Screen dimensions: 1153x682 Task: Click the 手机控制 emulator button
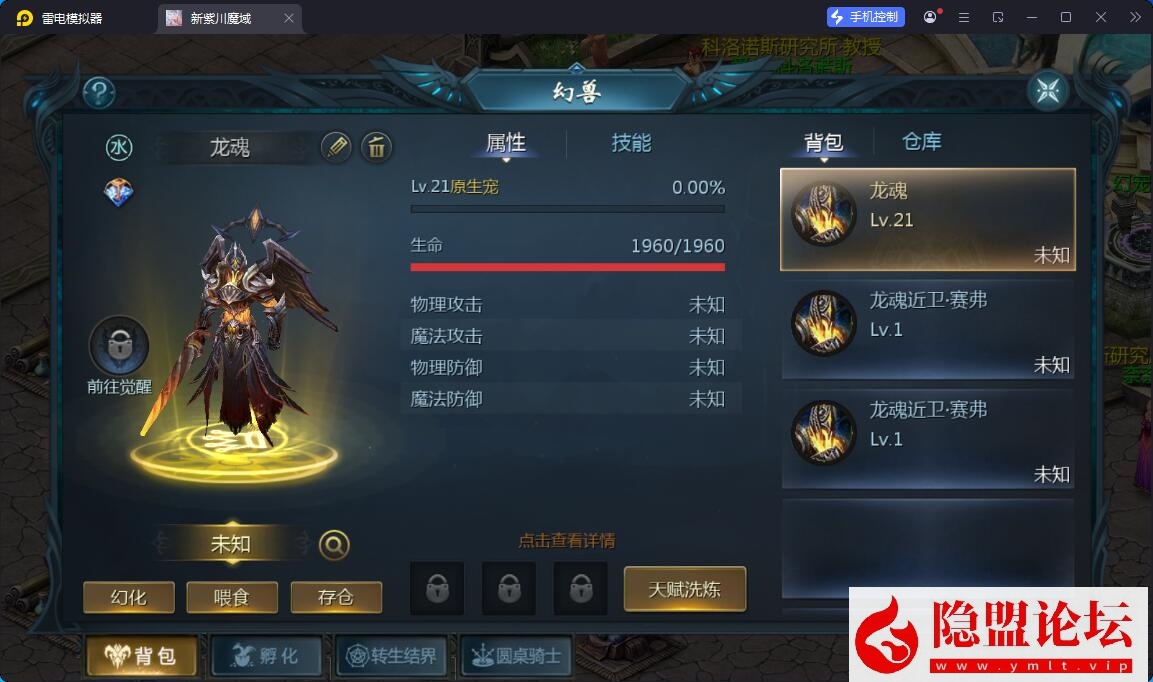point(865,17)
